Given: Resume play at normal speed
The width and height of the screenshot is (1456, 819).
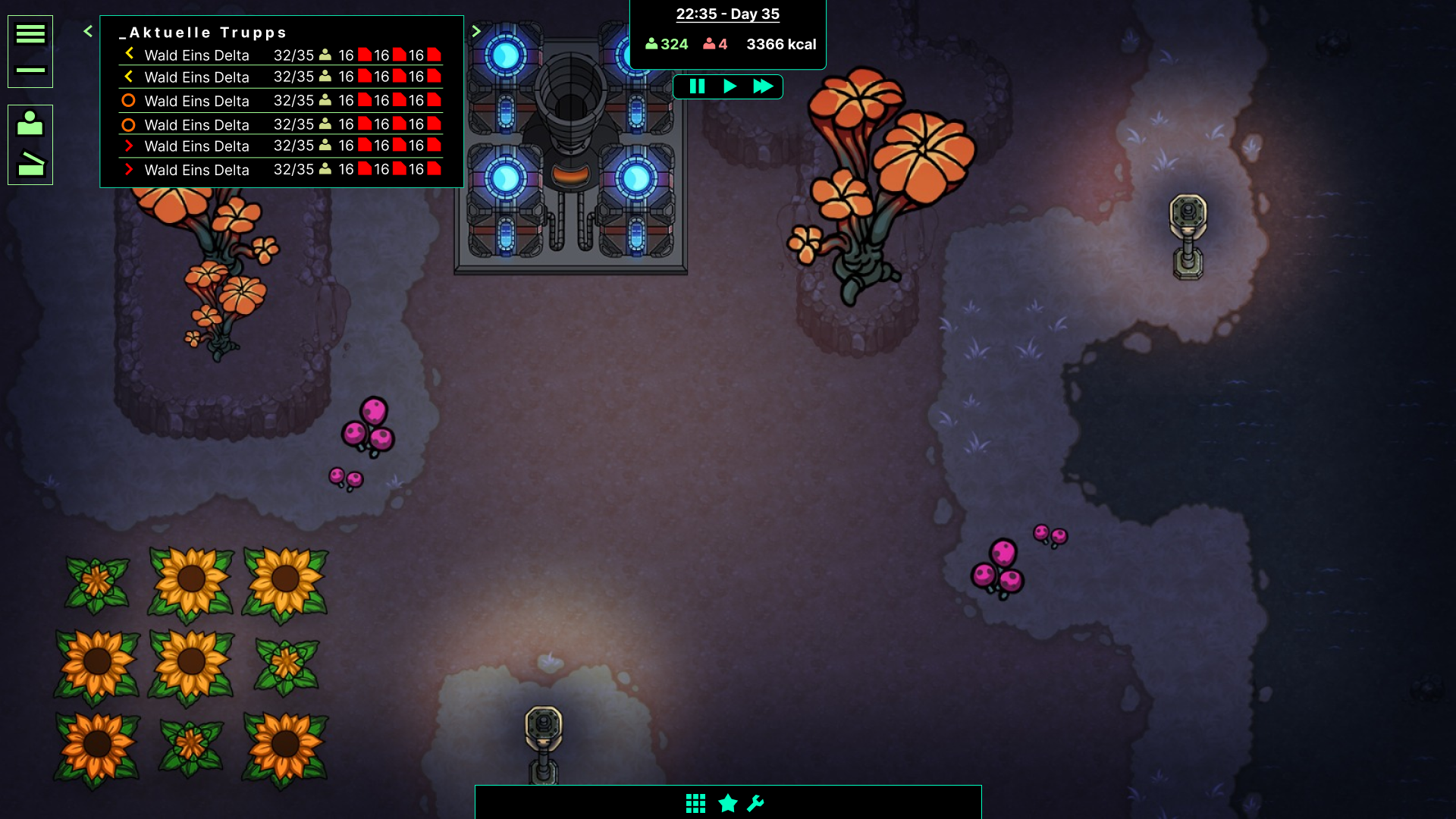Looking at the screenshot, I should coord(730,86).
